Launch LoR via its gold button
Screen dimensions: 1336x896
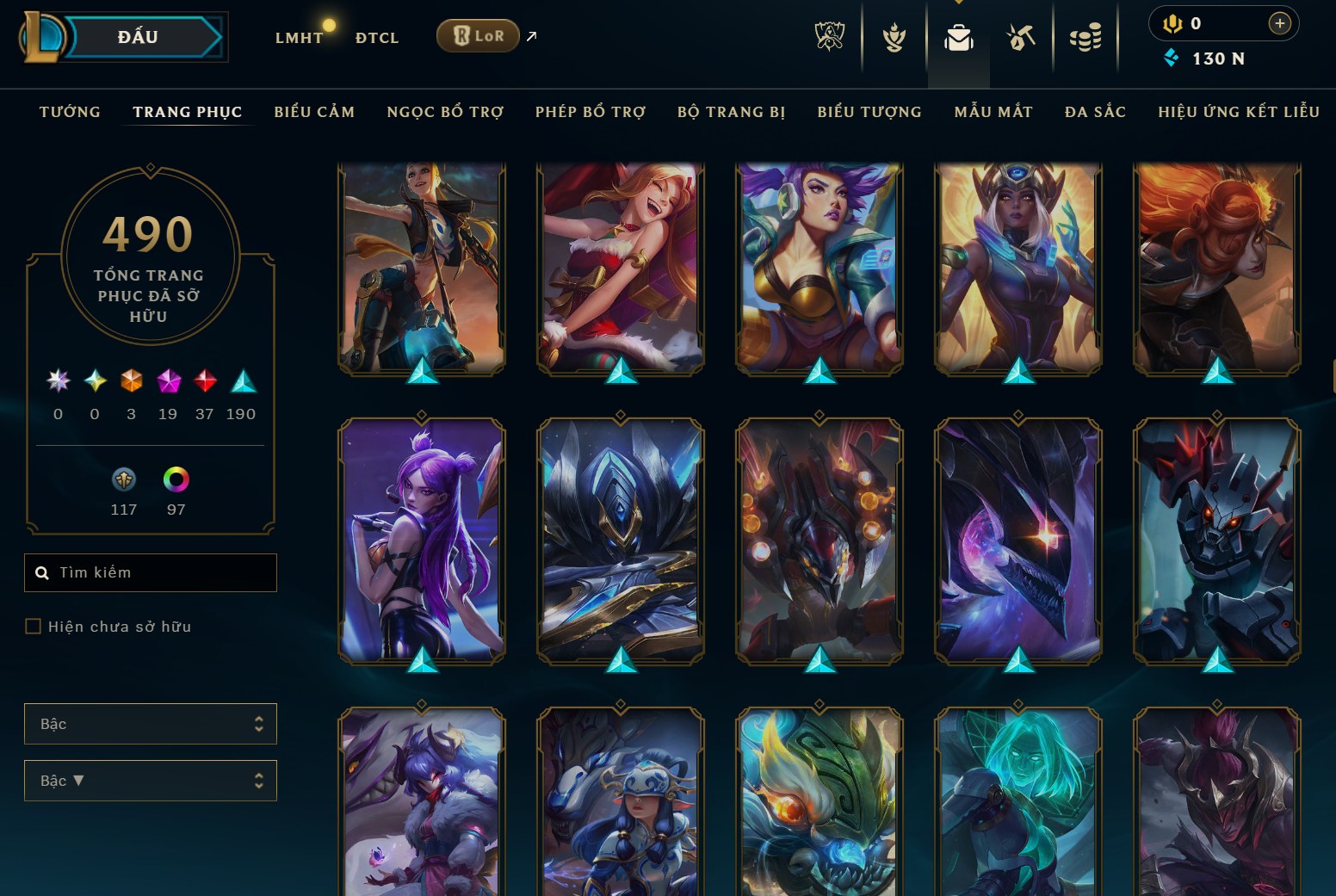[x=478, y=36]
